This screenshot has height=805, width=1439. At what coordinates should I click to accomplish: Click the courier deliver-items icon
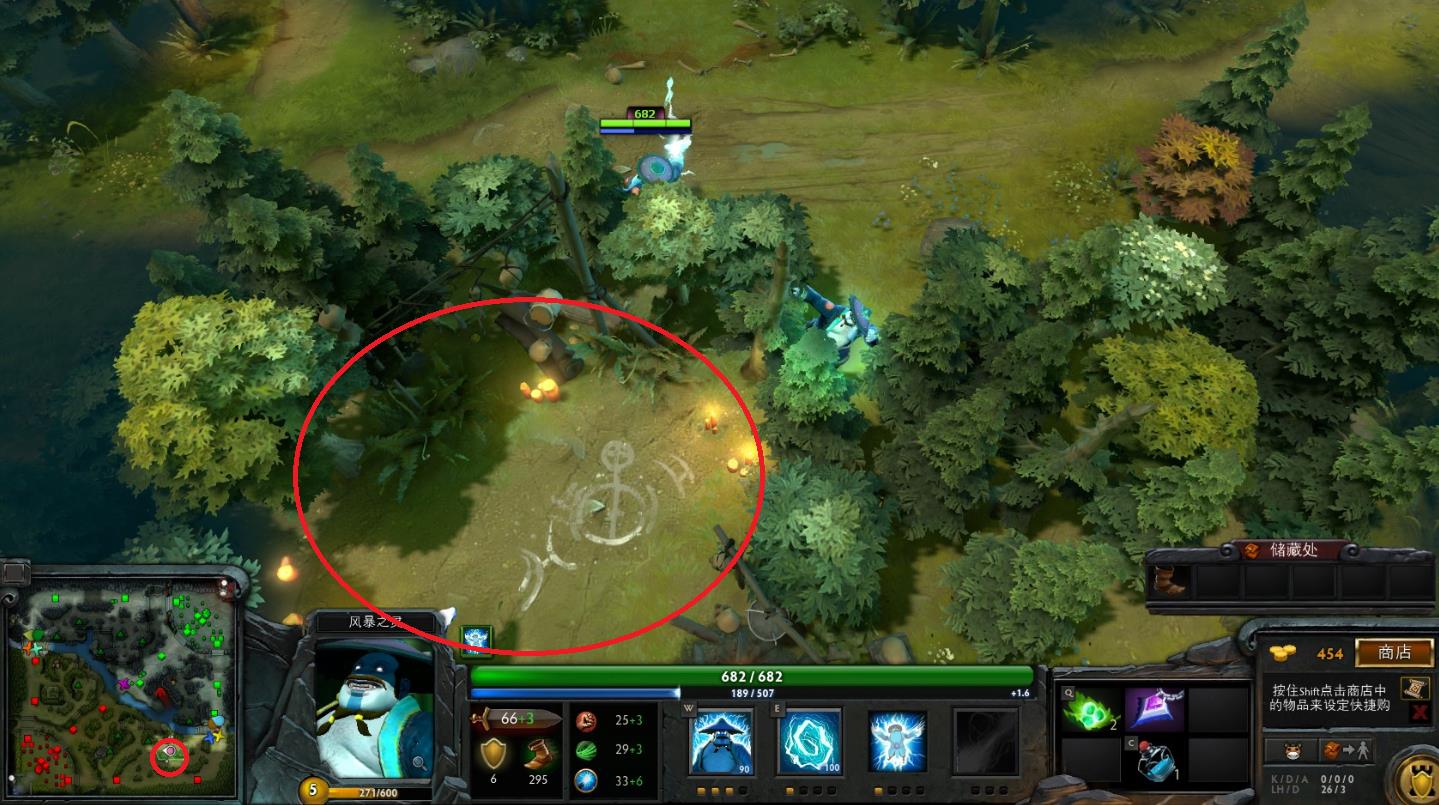pos(1345,751)
